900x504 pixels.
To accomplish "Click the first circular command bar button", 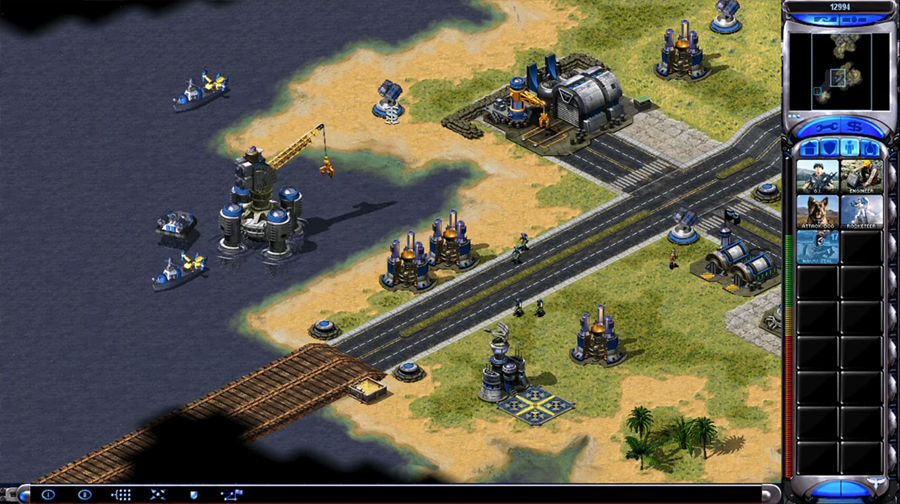I will pos(47,494).
